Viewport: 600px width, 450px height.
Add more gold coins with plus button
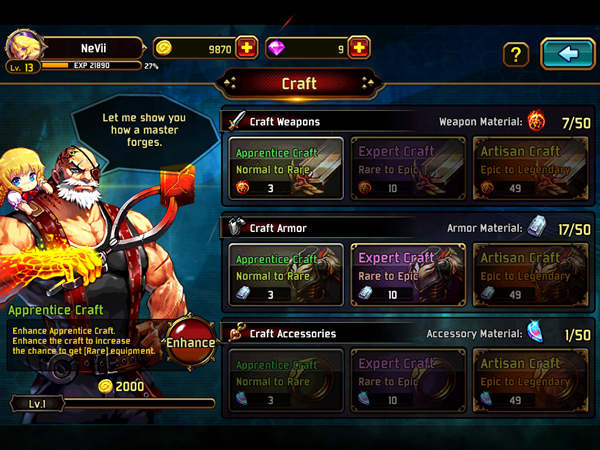(x=246, y=47)
